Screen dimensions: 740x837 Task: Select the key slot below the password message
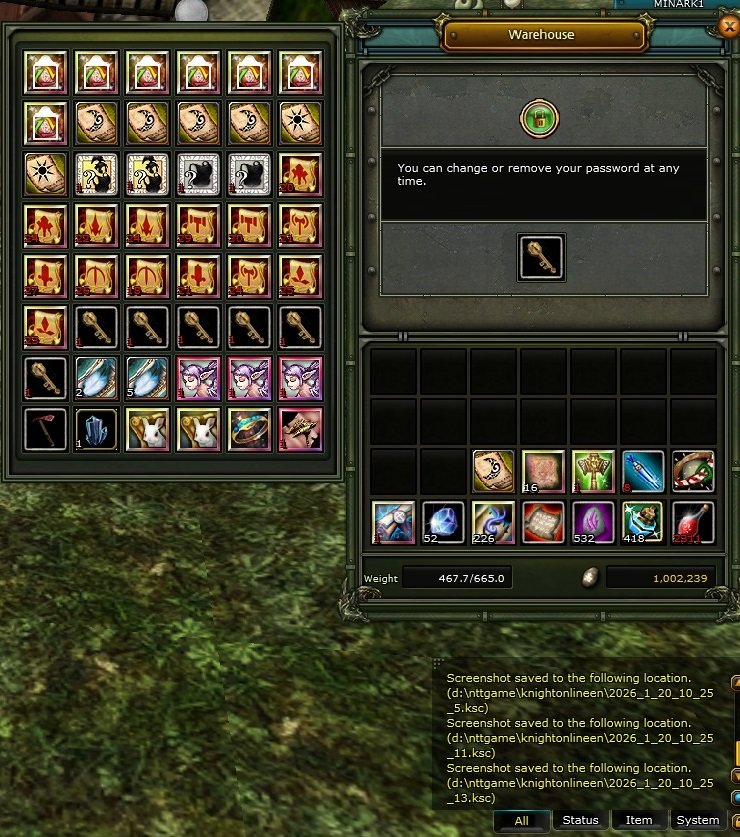tap(541, 257)
